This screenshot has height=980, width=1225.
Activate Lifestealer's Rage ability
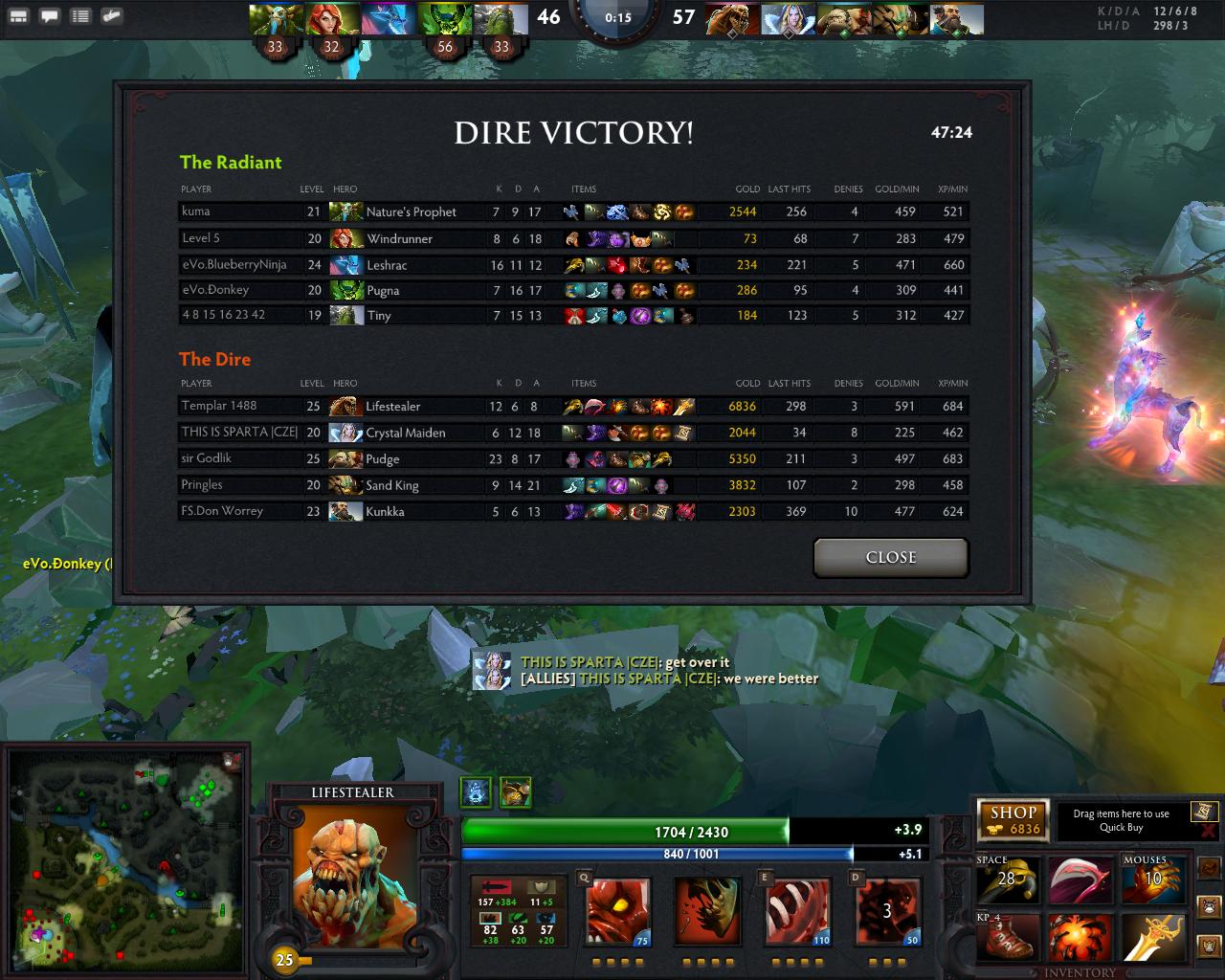point(618,911)
